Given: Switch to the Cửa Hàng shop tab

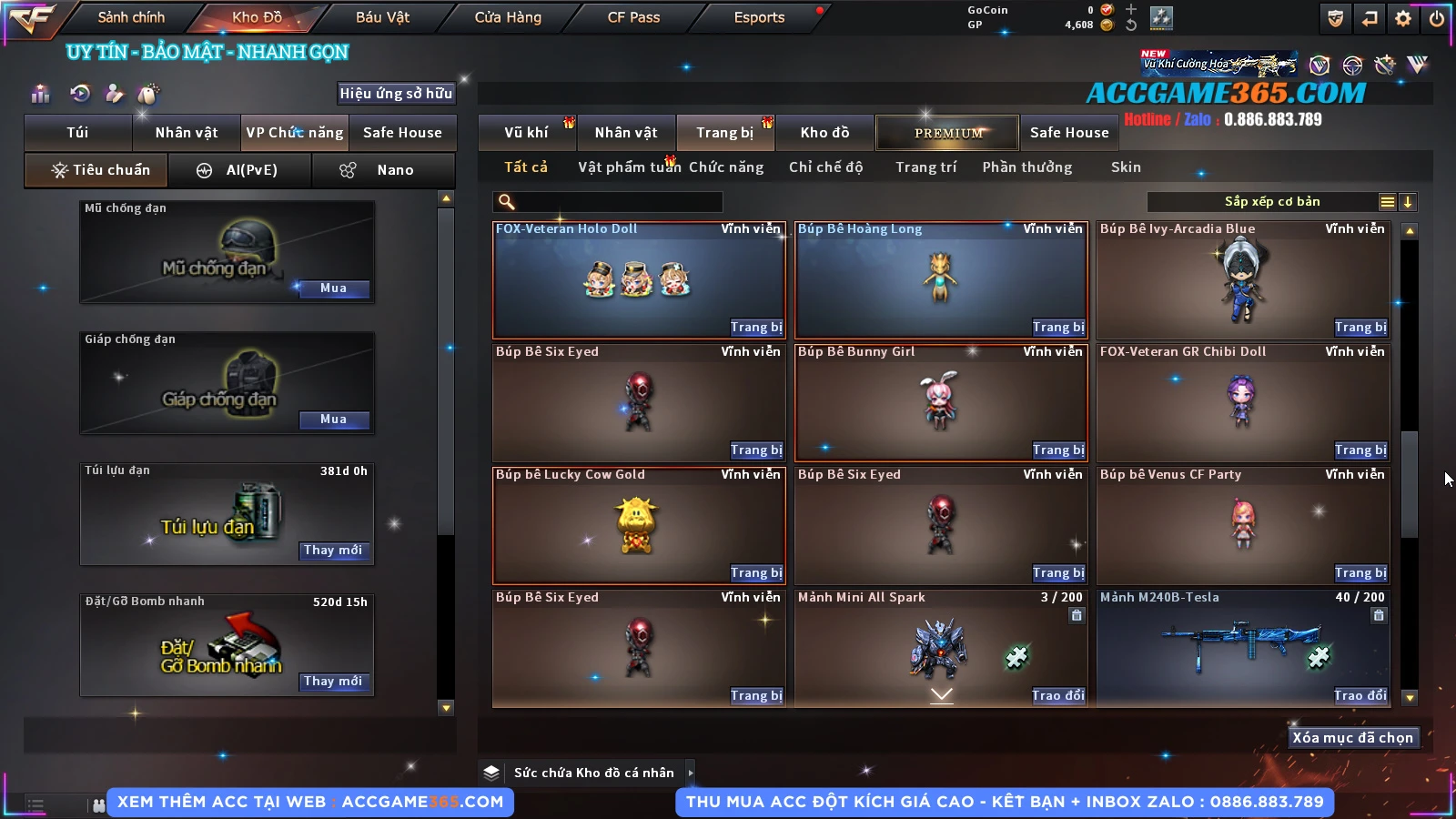Looking at the screenshot, I should (x=508, y=17).
